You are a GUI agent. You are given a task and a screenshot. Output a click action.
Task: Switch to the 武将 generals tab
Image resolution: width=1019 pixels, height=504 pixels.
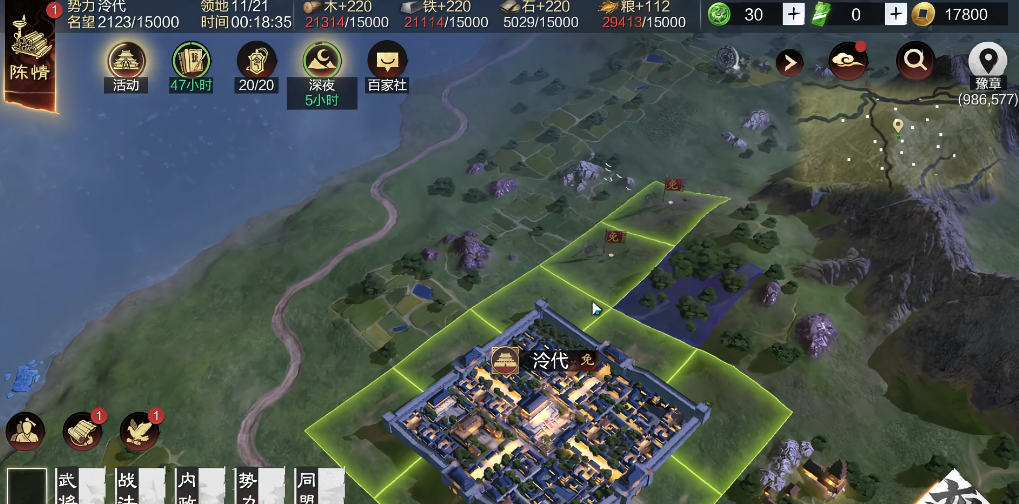[68, 486]
